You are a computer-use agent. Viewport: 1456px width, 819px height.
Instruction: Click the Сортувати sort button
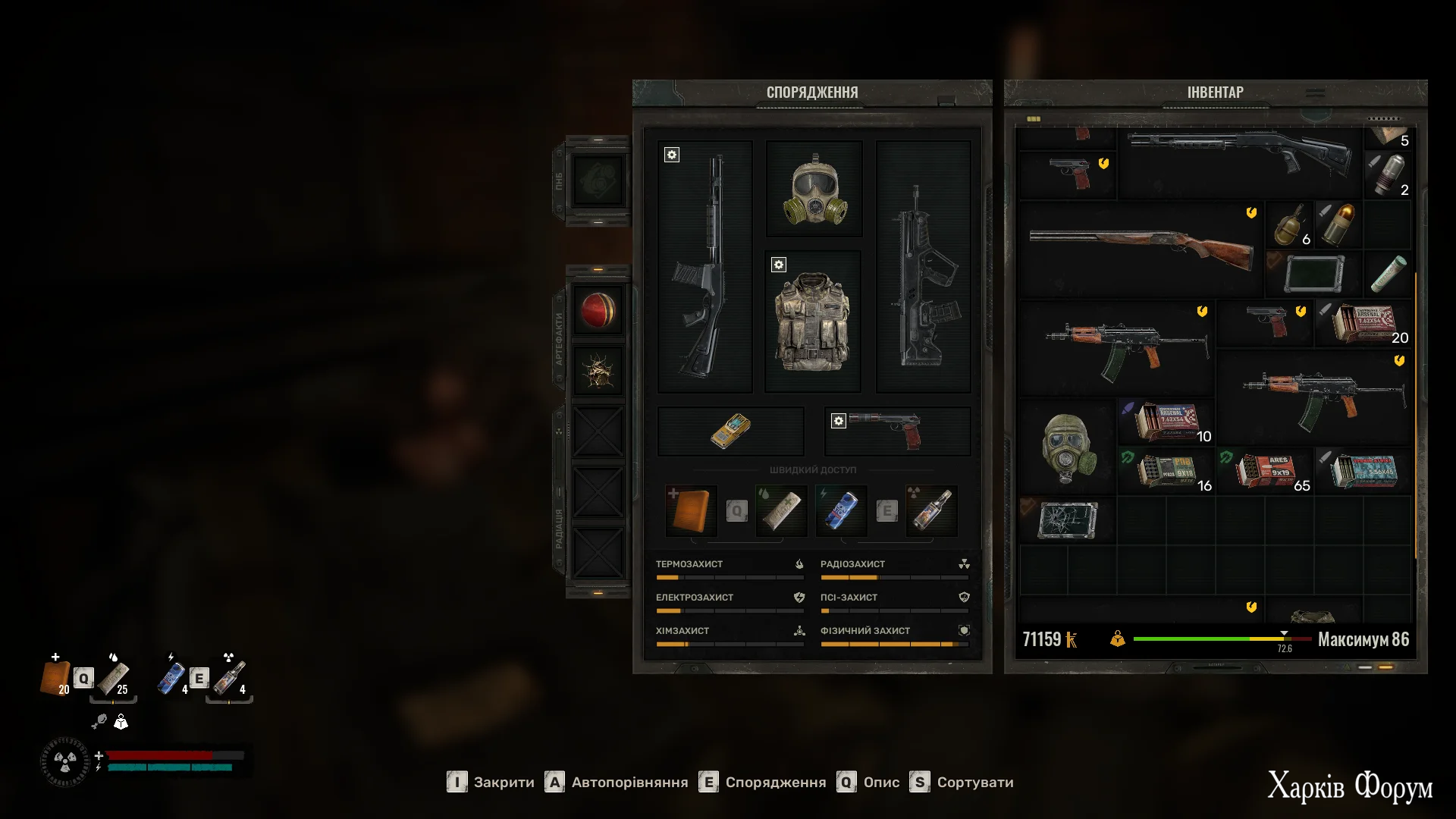pyautogui.click(x=962, y=783)
